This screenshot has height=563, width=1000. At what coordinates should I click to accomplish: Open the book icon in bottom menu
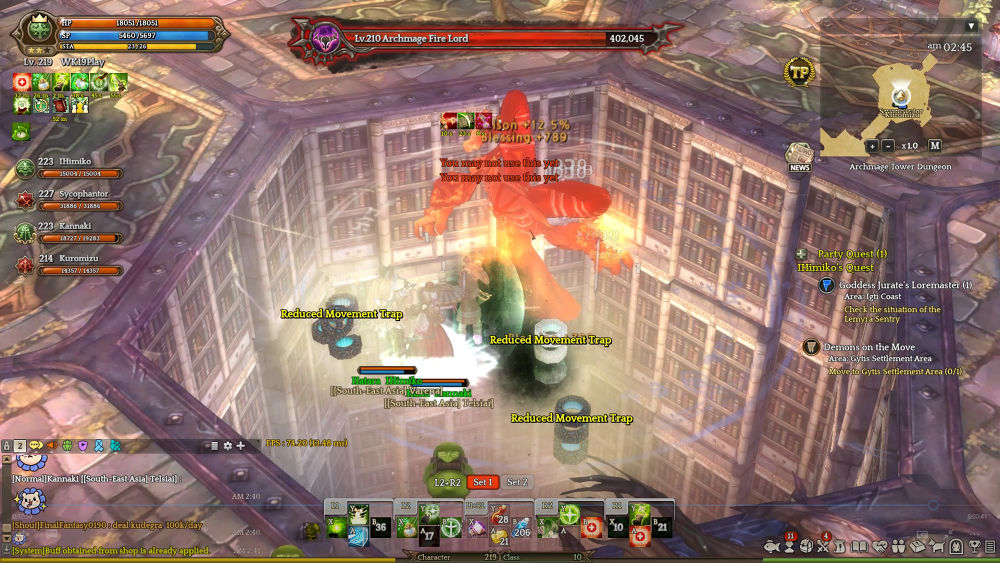(x=860, y=546)
